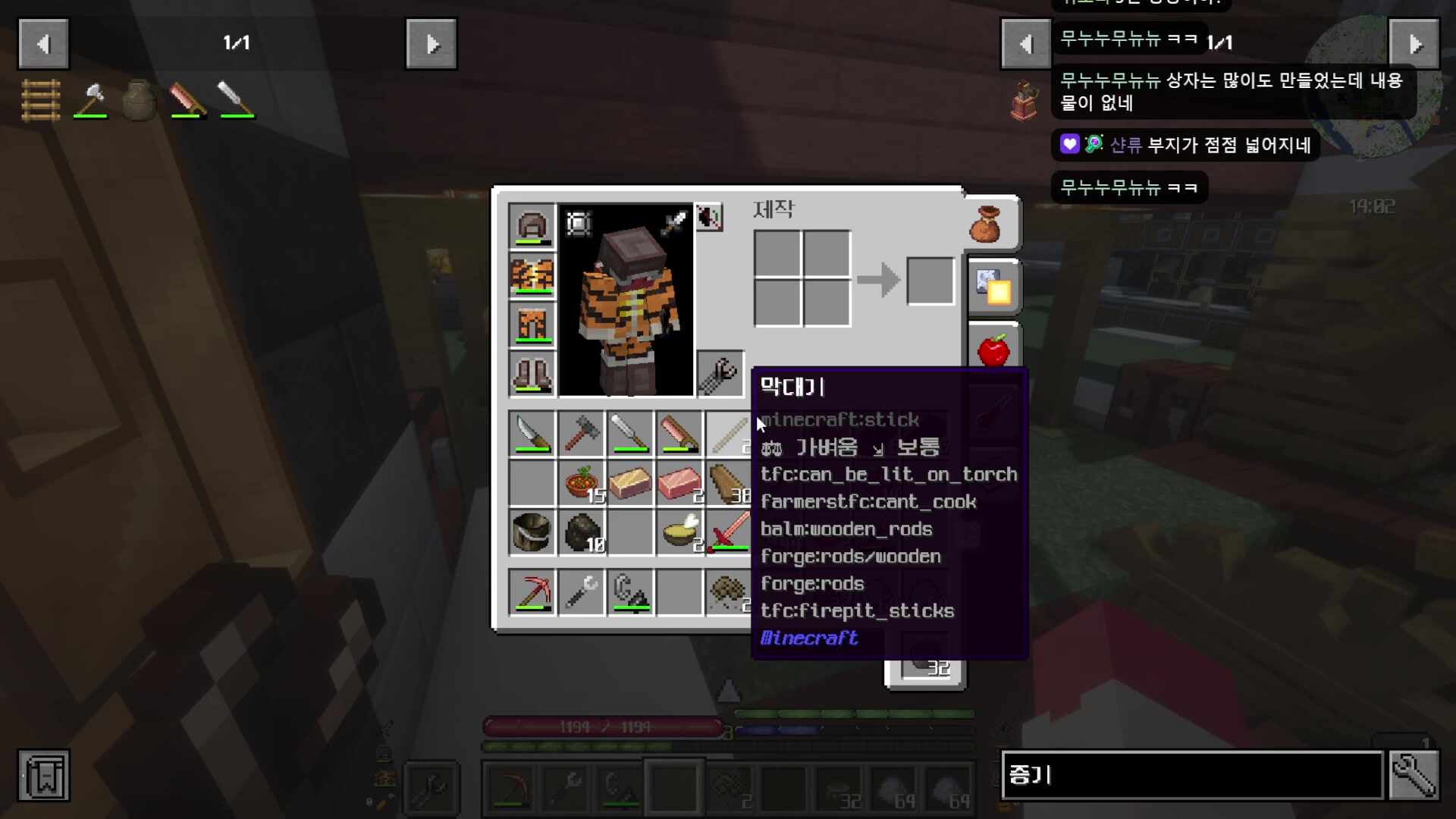Open the red apple nutrition tab
Screen dimensions: 1456x819
click(x=993, y=350)
